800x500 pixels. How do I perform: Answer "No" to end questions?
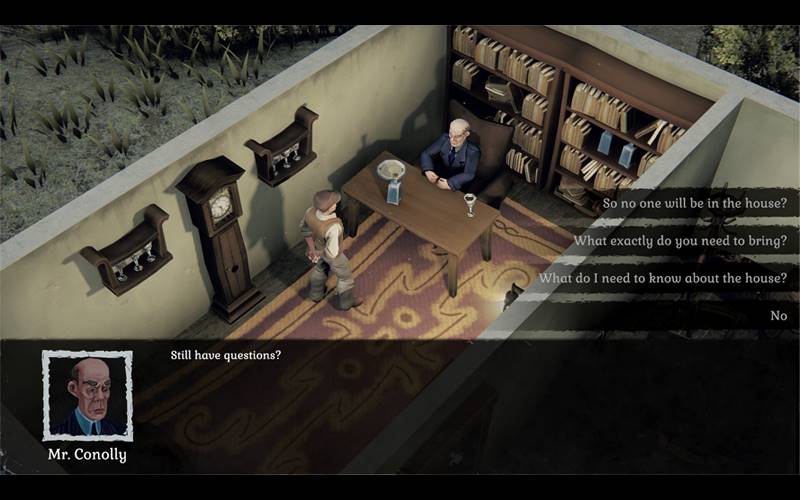[778, 316]
